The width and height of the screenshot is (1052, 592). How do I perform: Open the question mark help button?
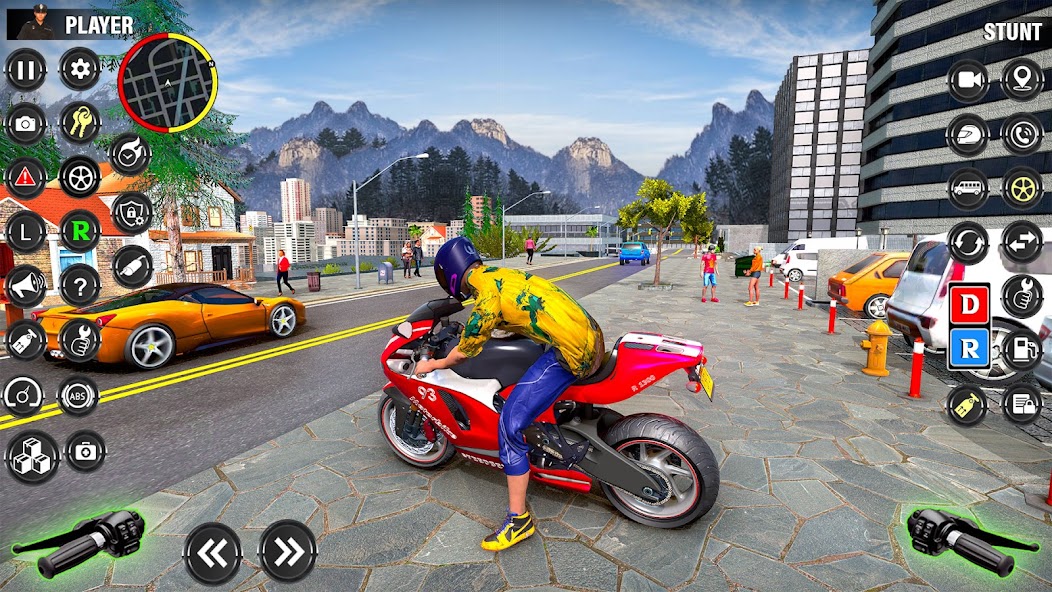tap(80, 286)
